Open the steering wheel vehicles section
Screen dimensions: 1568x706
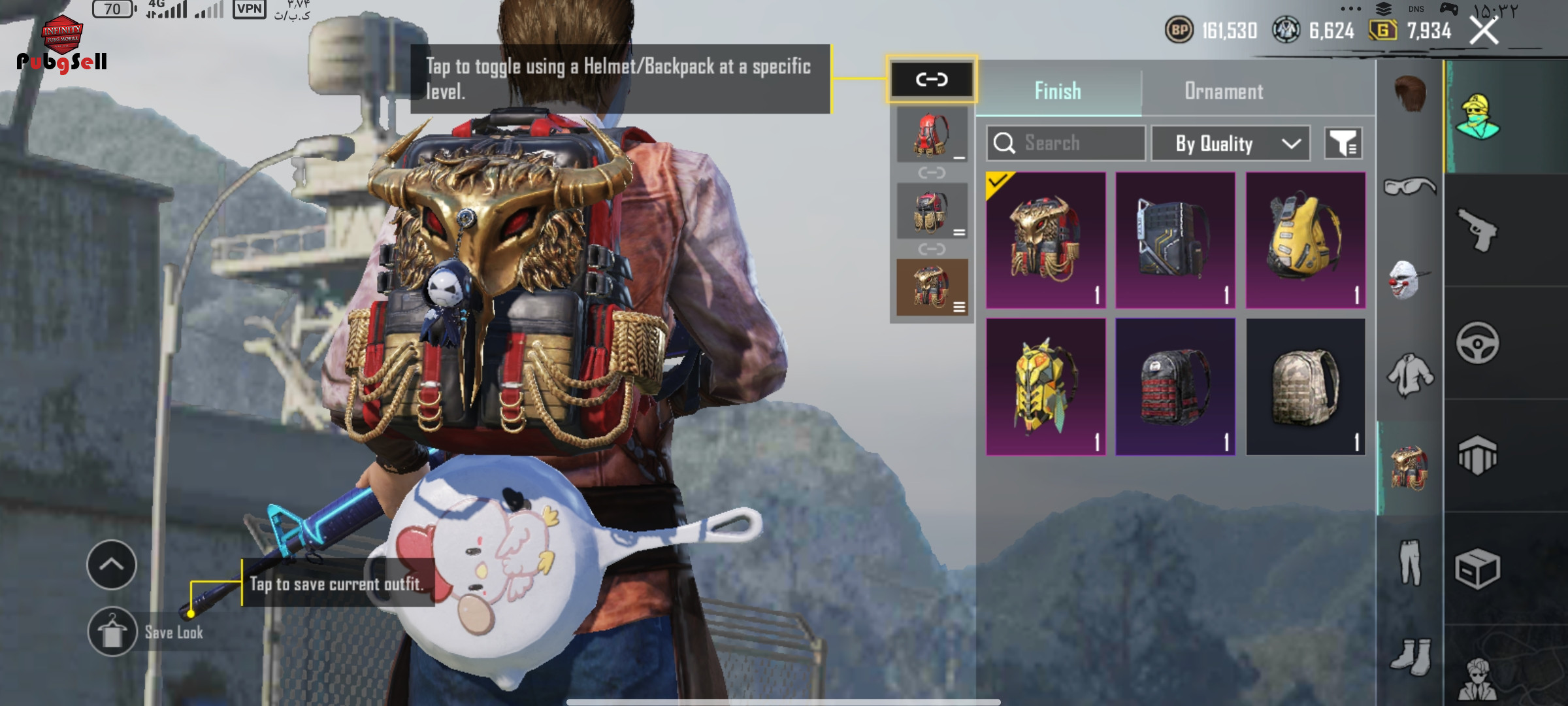click(x=1478, y=343)
